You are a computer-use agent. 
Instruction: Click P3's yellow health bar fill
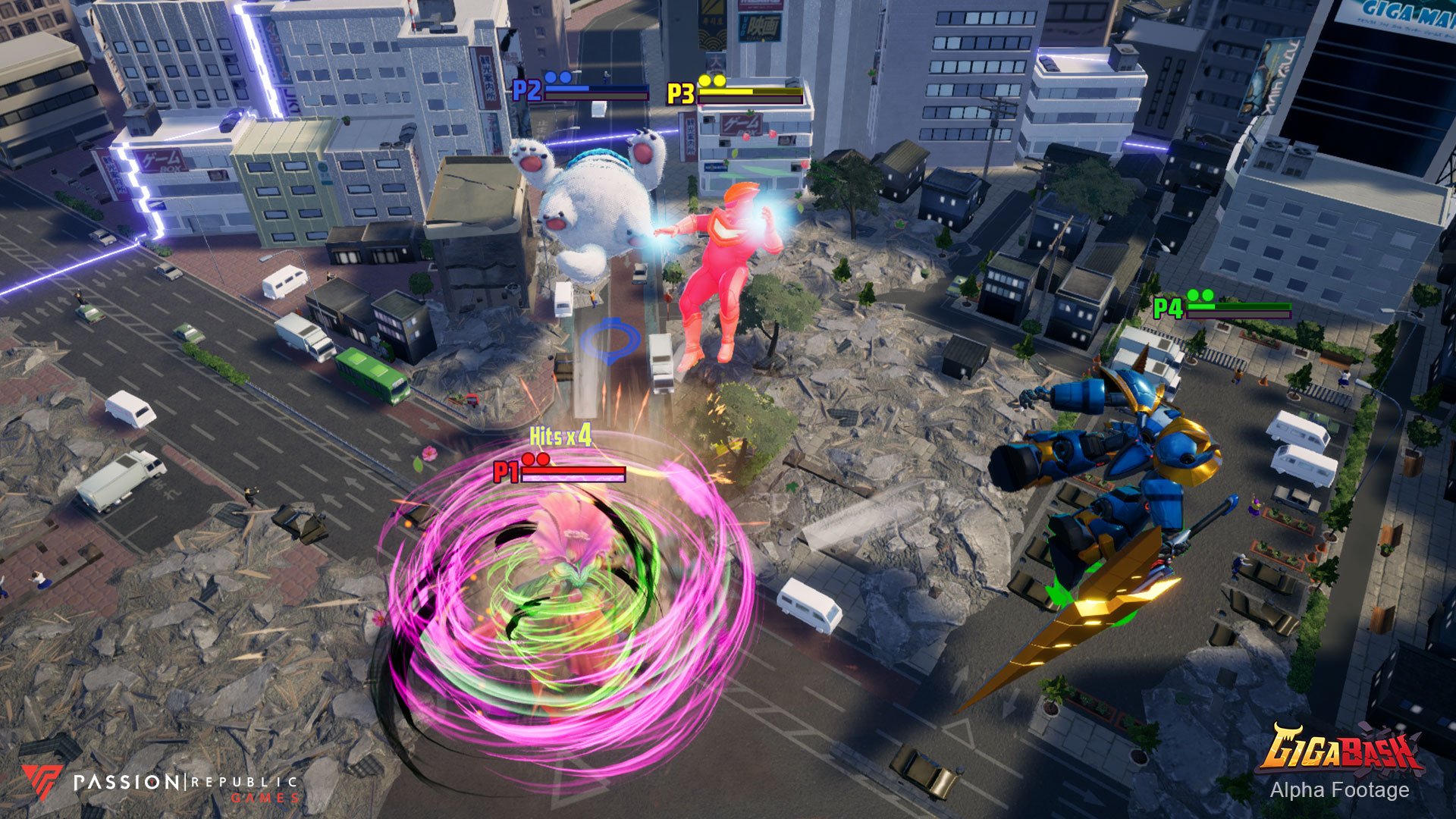click(726, 92)
